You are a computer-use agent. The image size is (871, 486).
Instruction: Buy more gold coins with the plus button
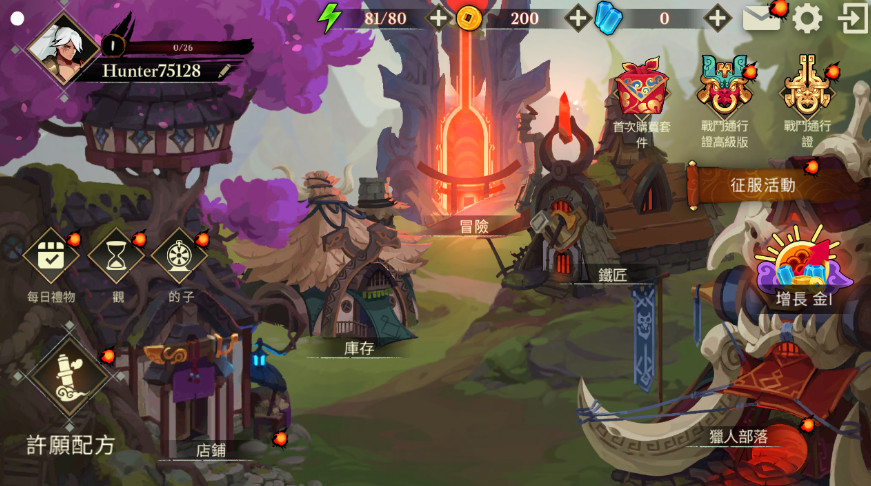[x=578, y=17]
